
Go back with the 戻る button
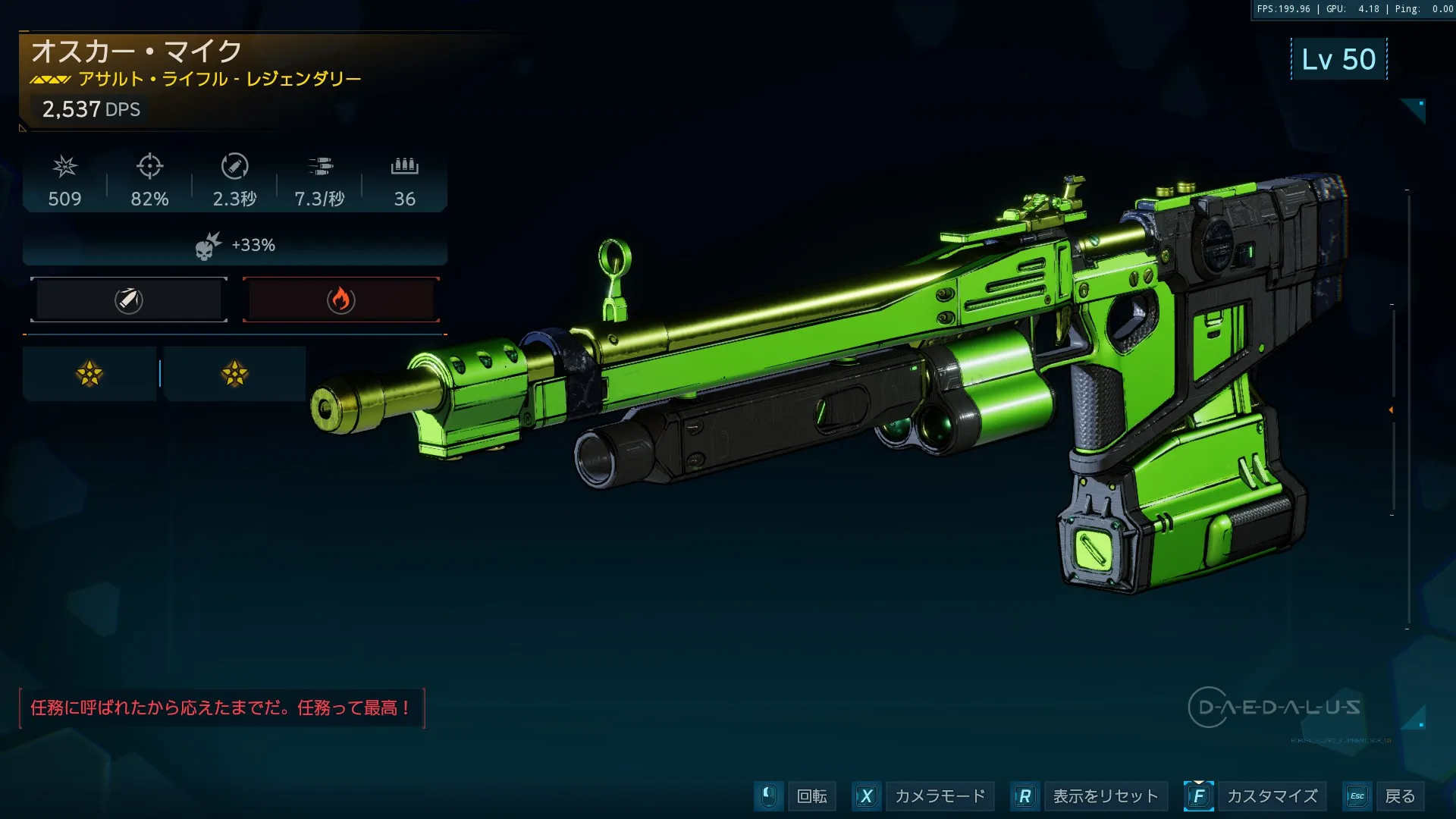click(1399, 796)
